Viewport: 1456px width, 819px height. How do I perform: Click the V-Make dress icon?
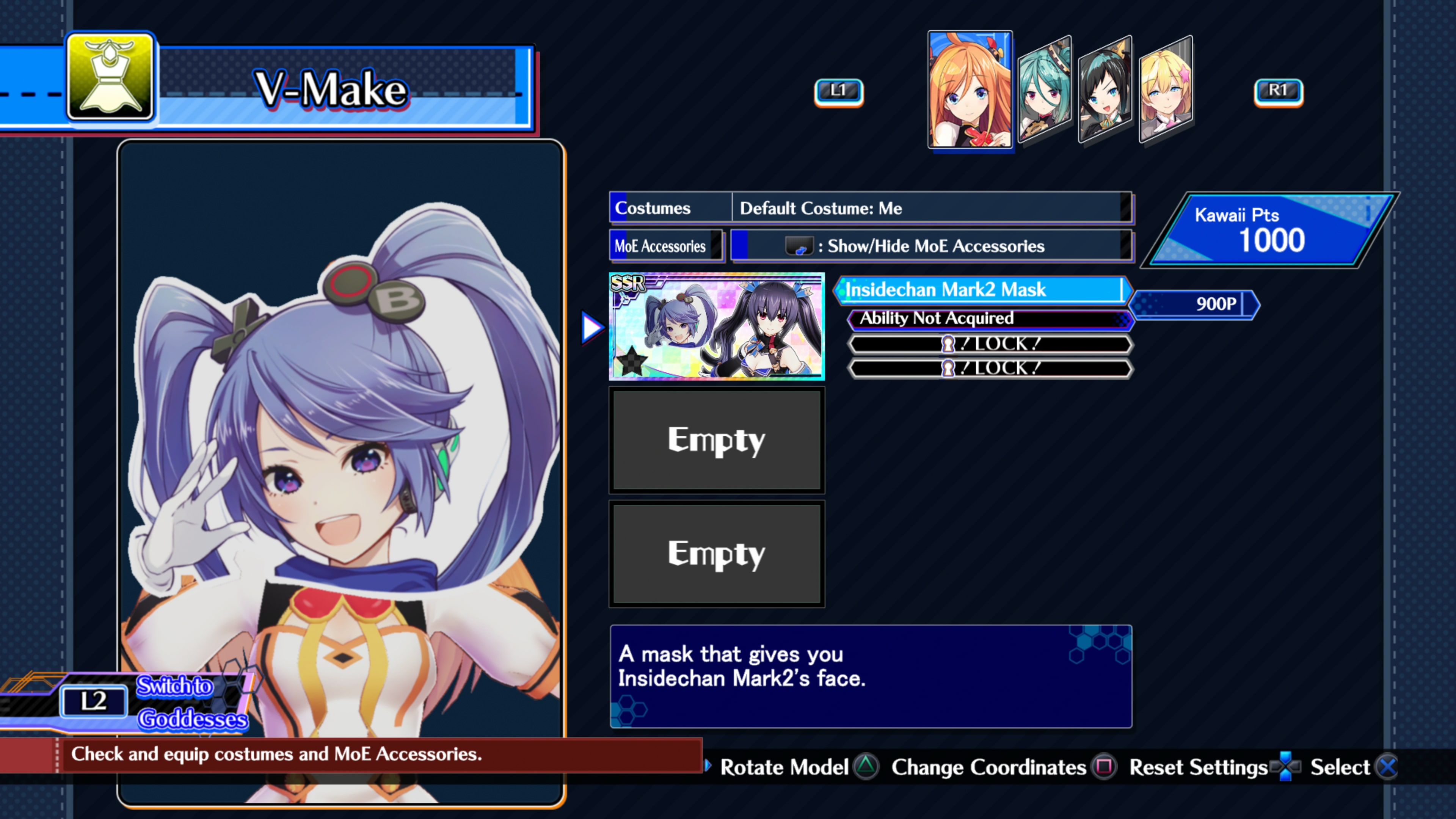[110, 78]
